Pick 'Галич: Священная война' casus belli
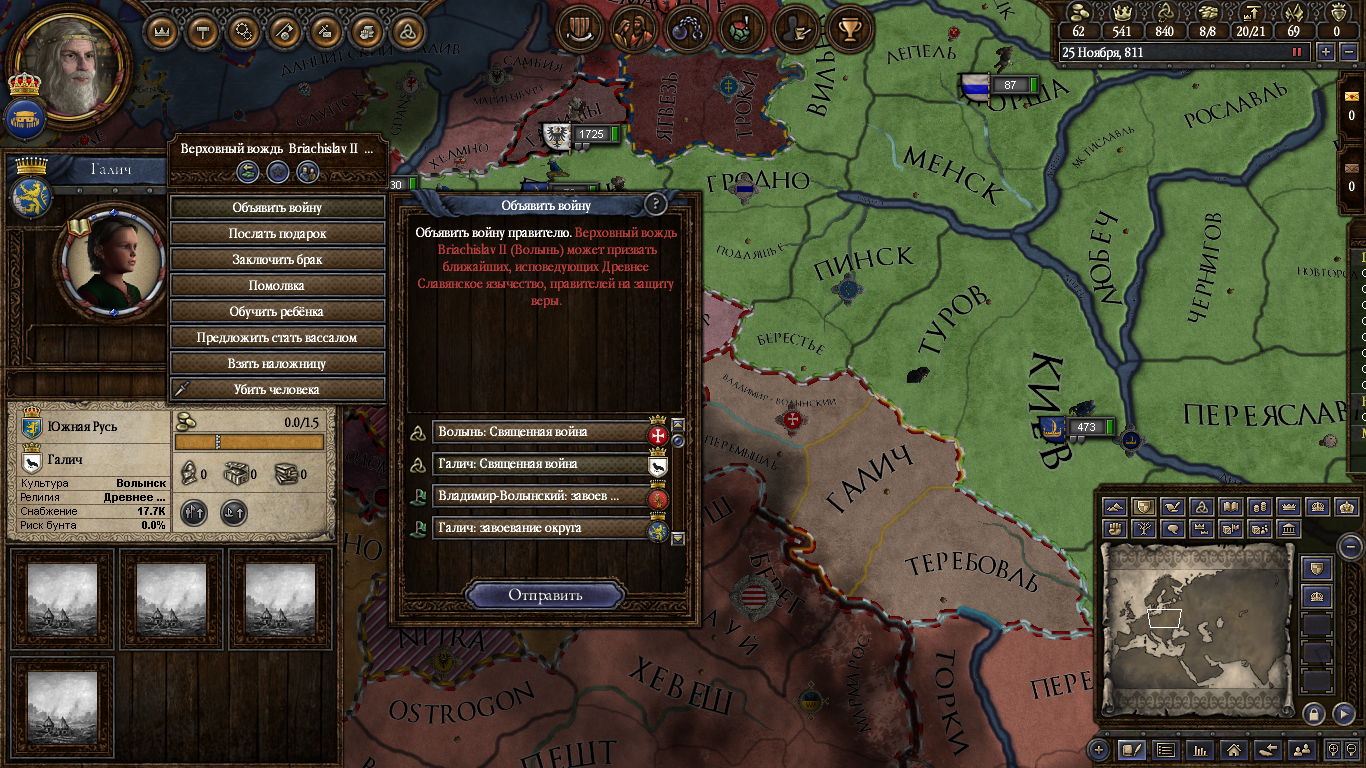Screen dimensions: 1366x768 point(541,464)
